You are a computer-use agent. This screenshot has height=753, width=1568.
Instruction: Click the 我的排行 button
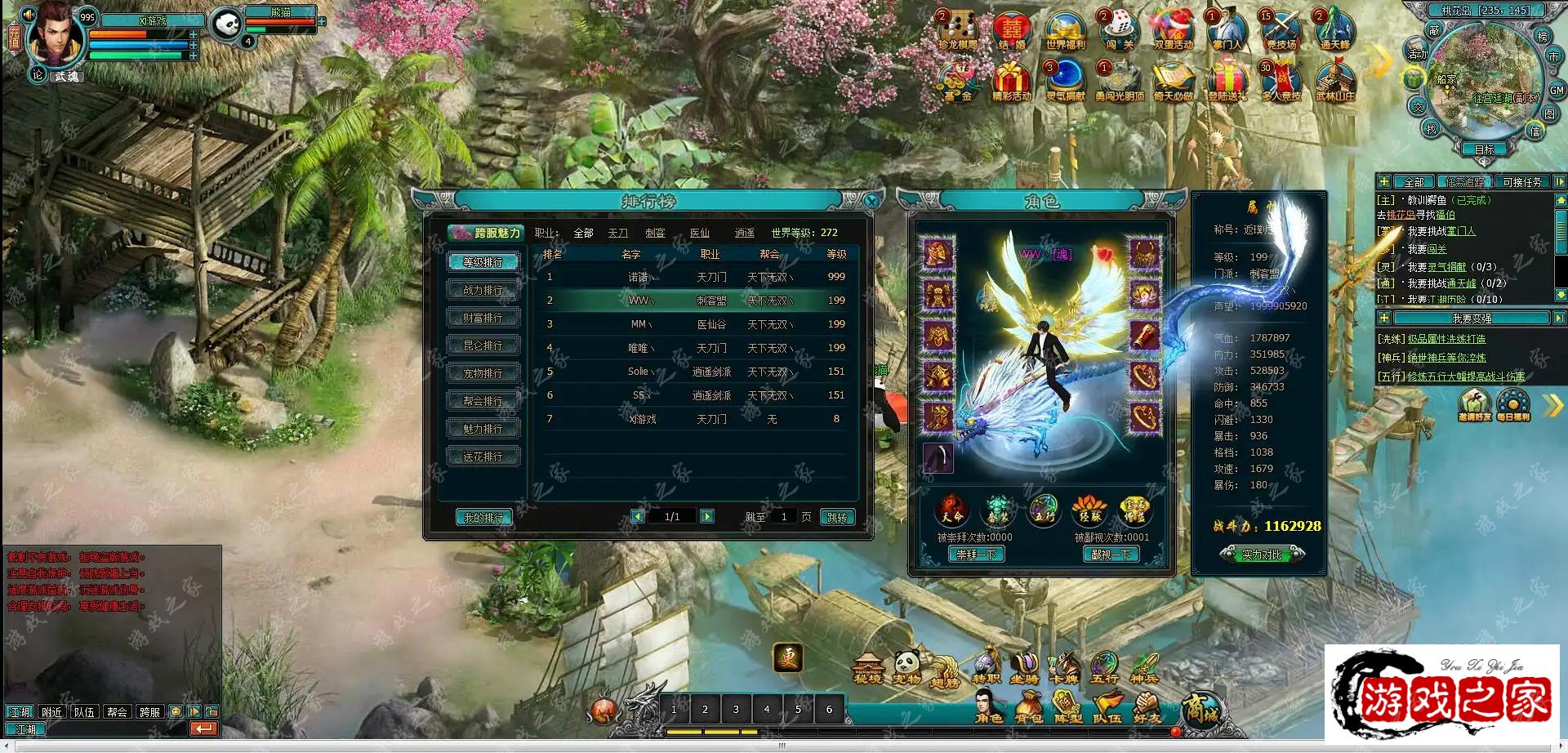pyautogui.click(x=483, y=517)
